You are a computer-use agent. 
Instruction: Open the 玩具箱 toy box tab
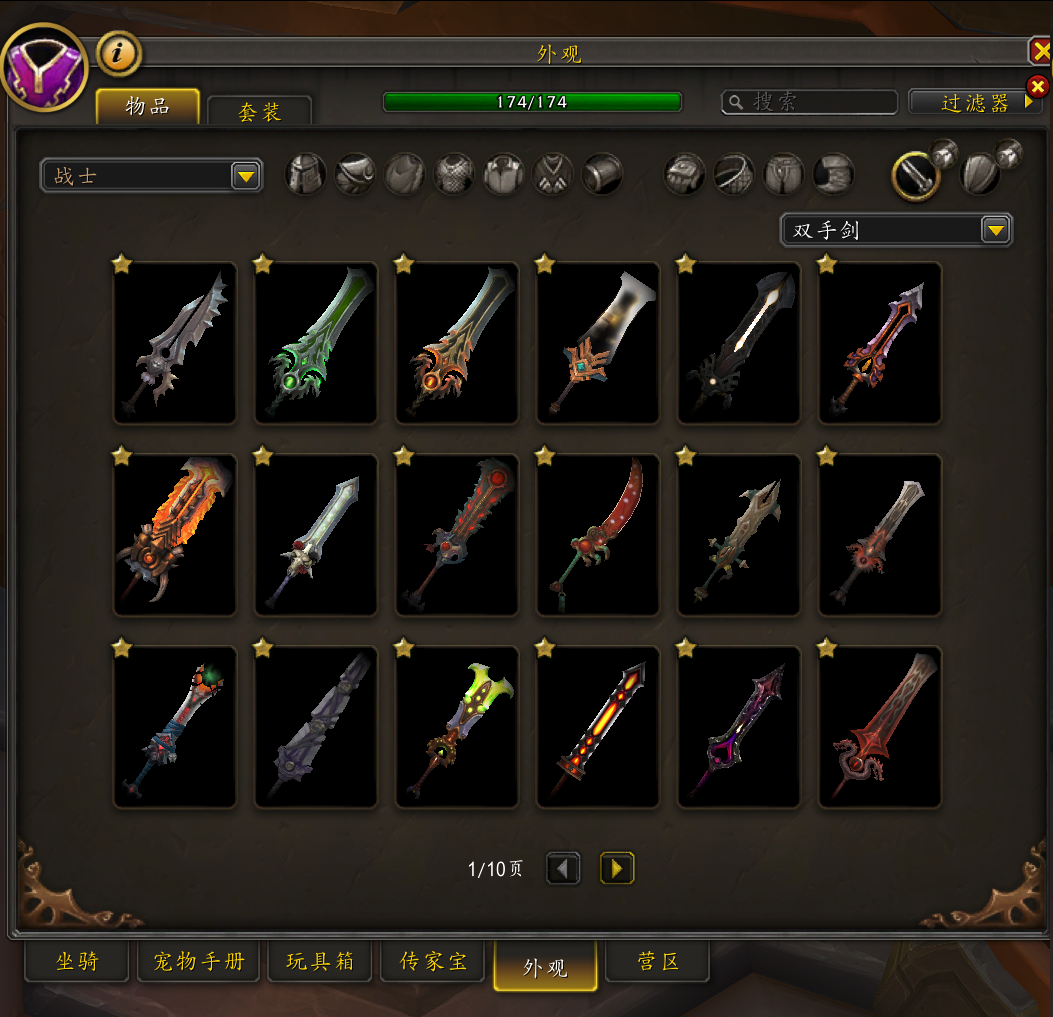pyautogui.click(x=320, y=962)
